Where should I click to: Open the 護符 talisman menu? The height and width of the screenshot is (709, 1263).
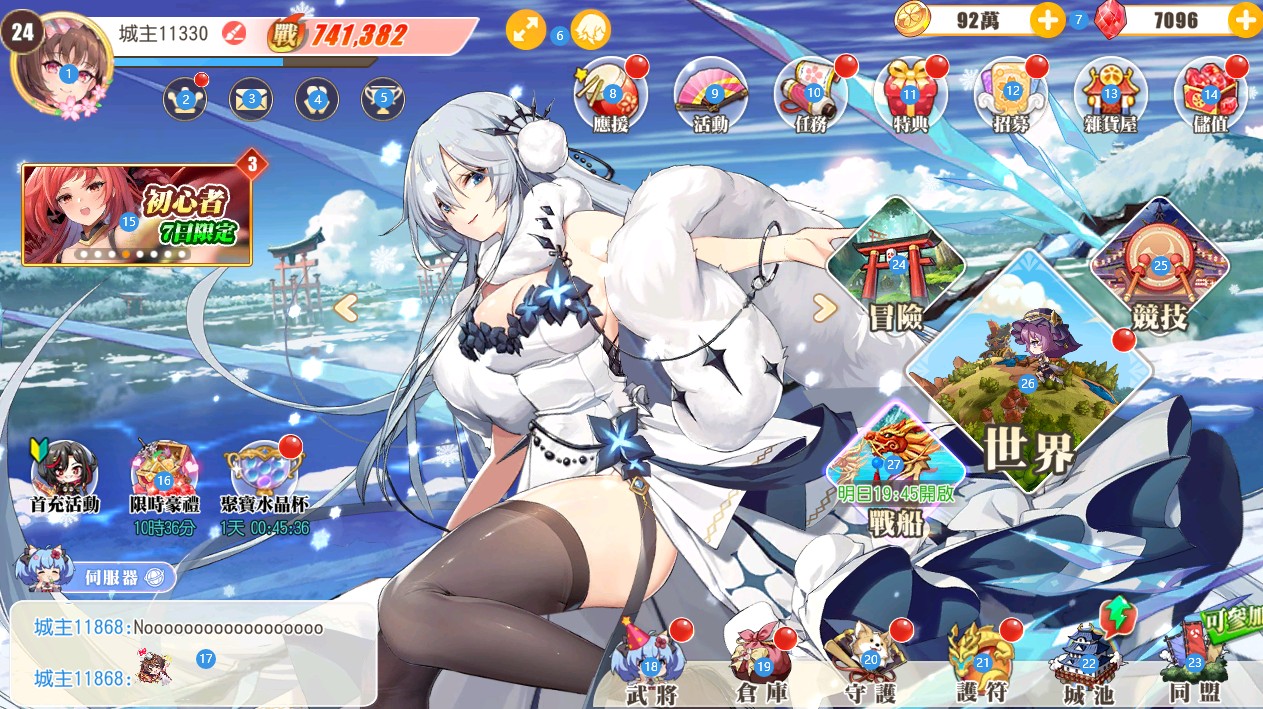point(981,665)
